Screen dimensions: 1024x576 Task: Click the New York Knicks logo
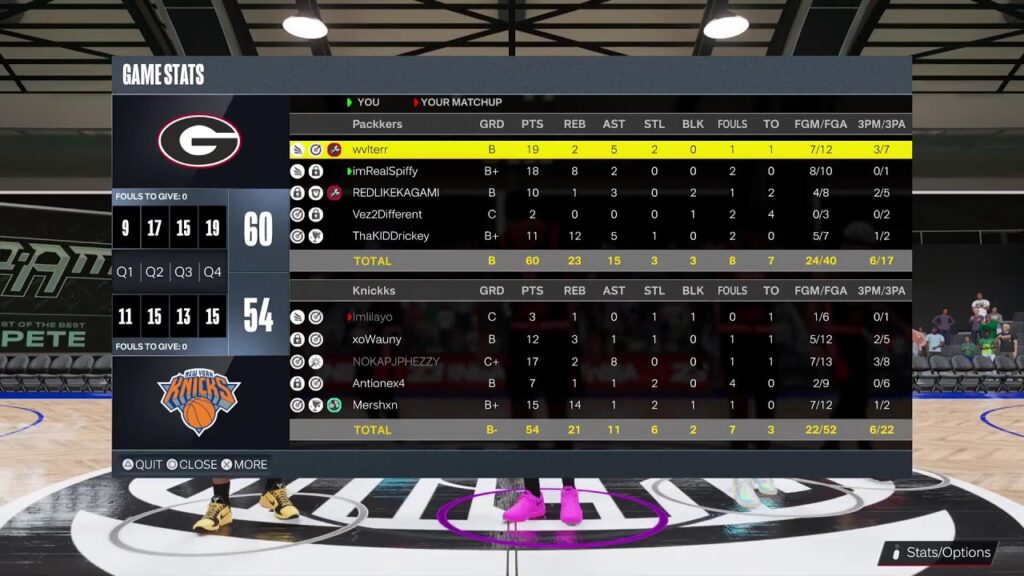198,401
